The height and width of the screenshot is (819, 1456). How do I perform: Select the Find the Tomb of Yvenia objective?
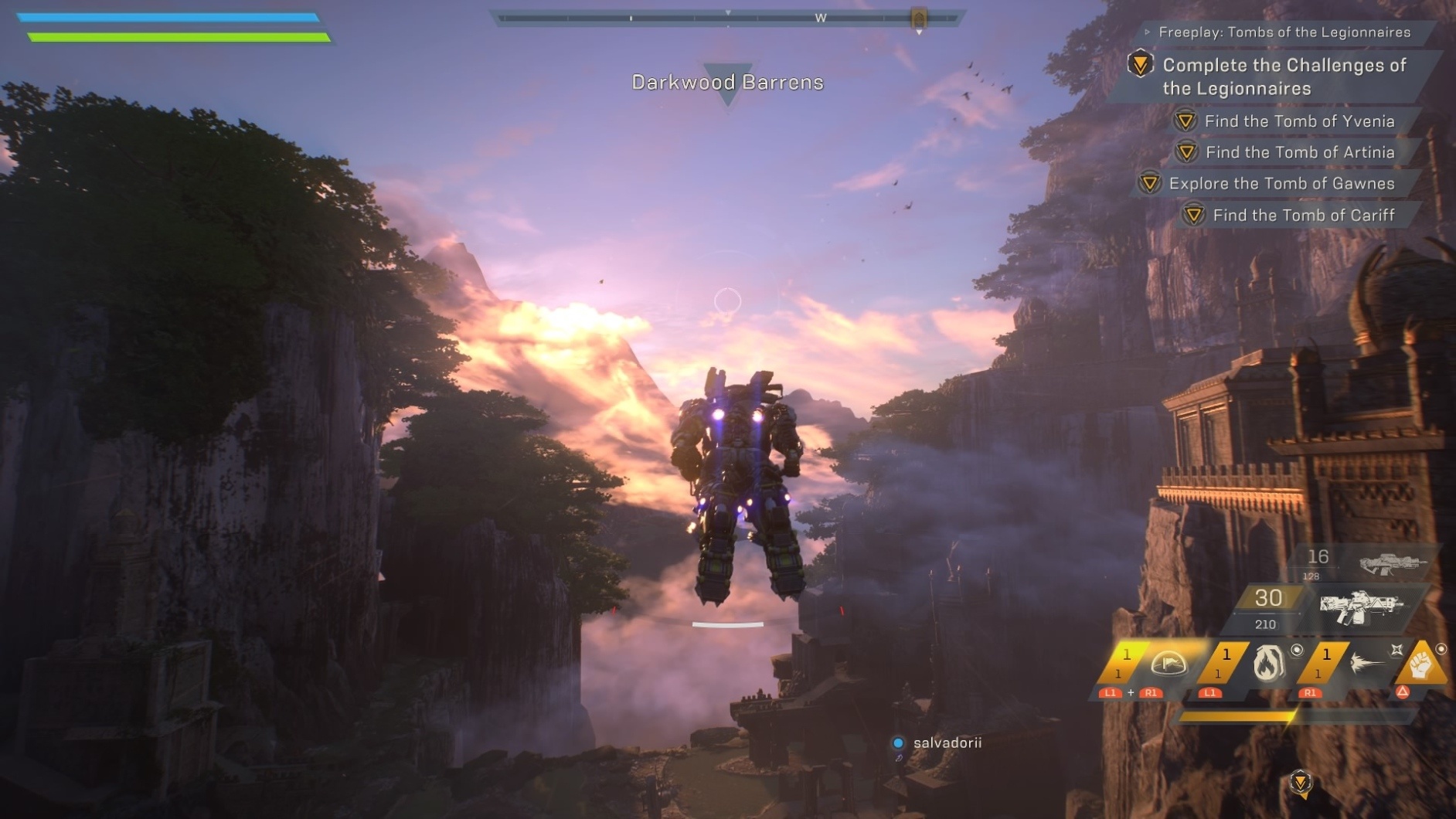(1298, 121)
